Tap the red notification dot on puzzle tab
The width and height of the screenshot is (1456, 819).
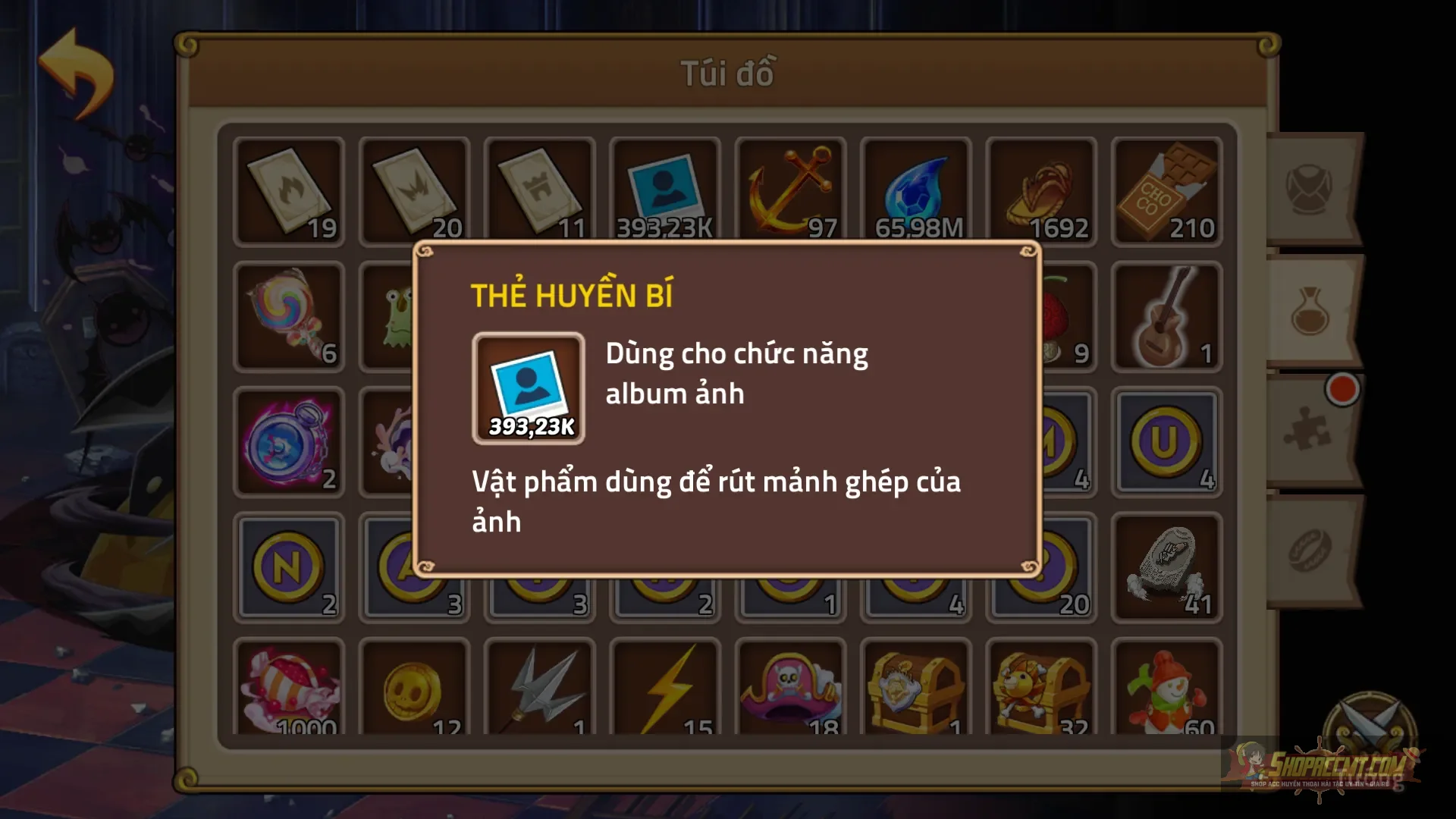(x=1341, y=389)
